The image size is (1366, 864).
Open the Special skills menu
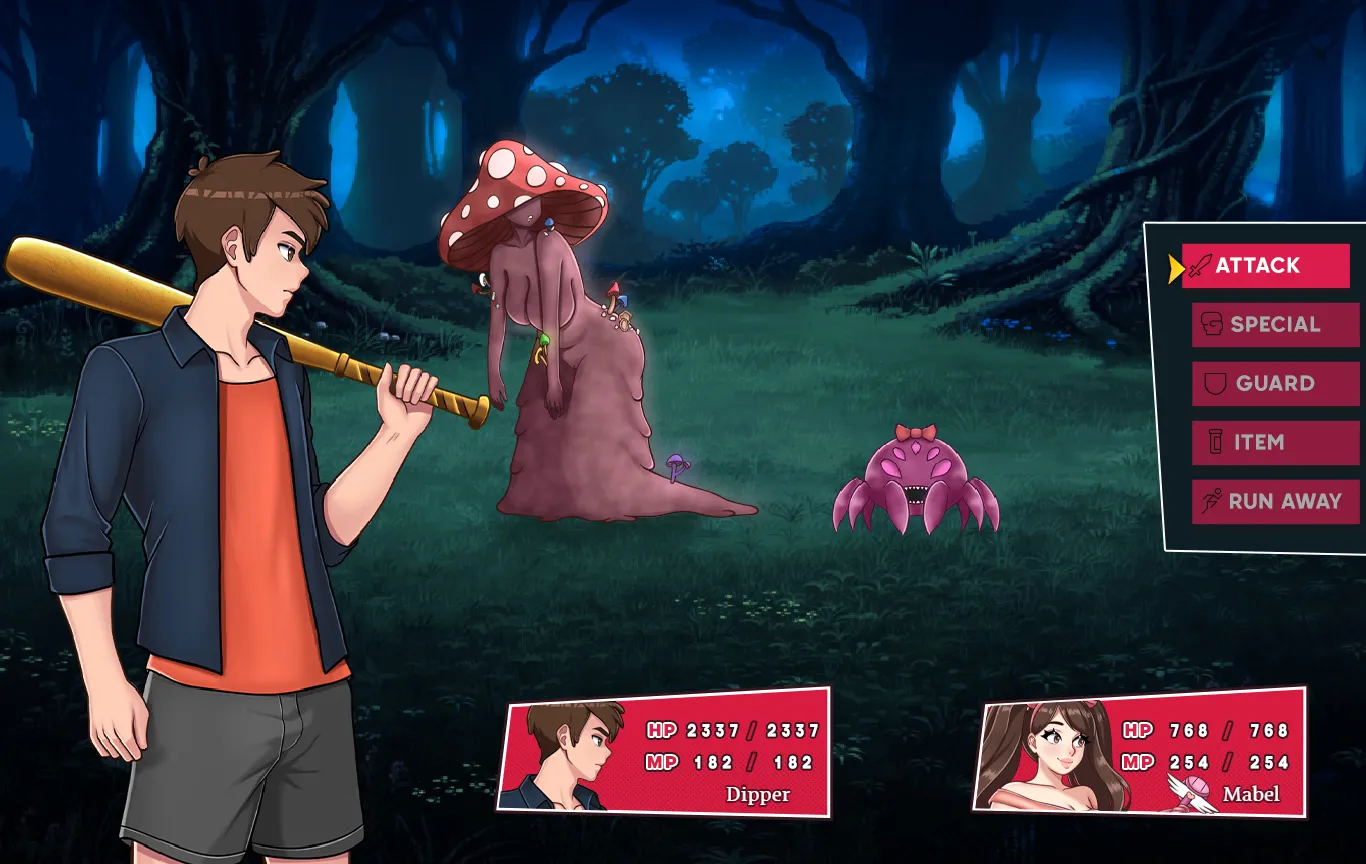tap(1275, 325)
